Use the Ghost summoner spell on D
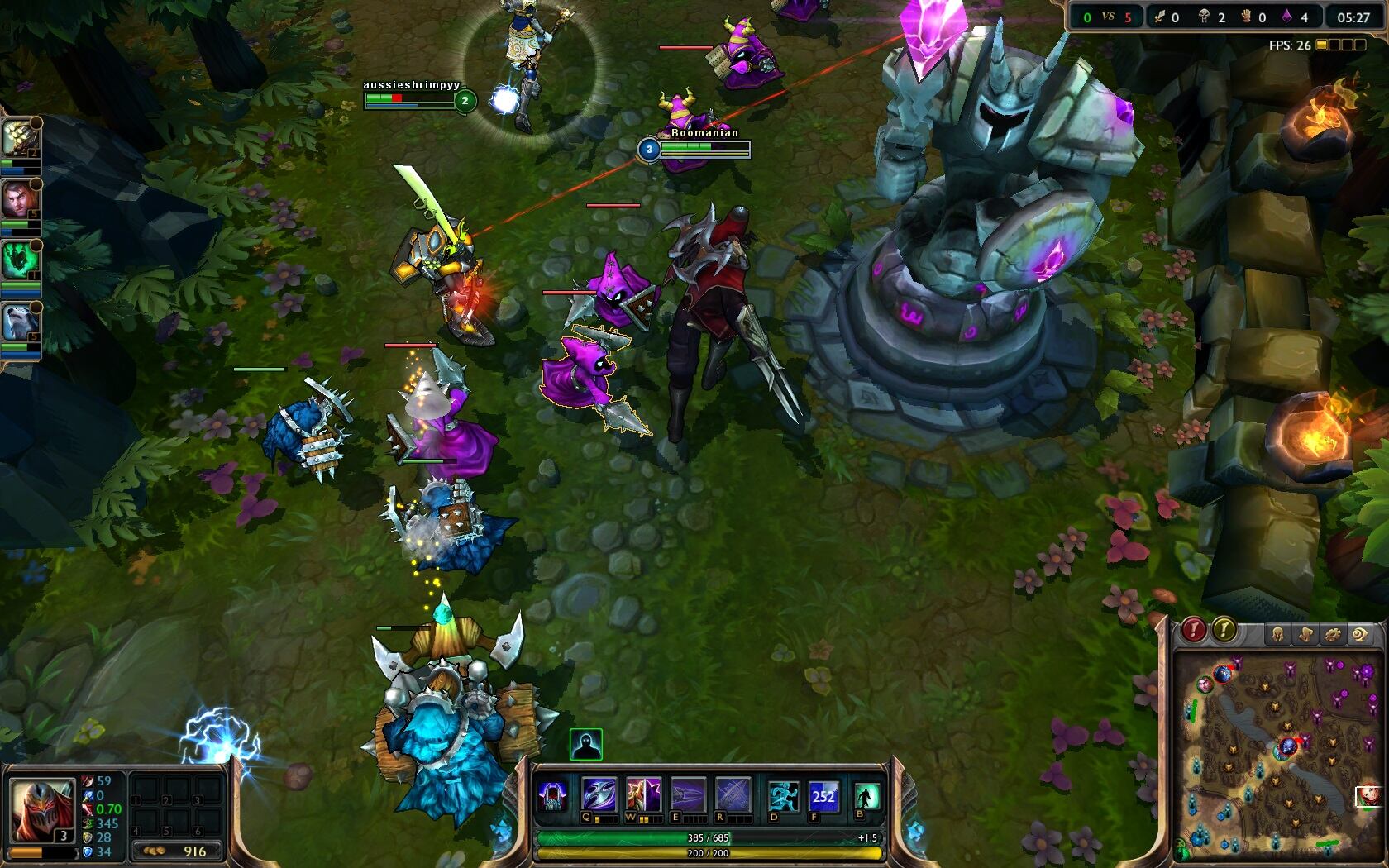The height and width of the screenshot is (868, 1389). tap(782, 796)
